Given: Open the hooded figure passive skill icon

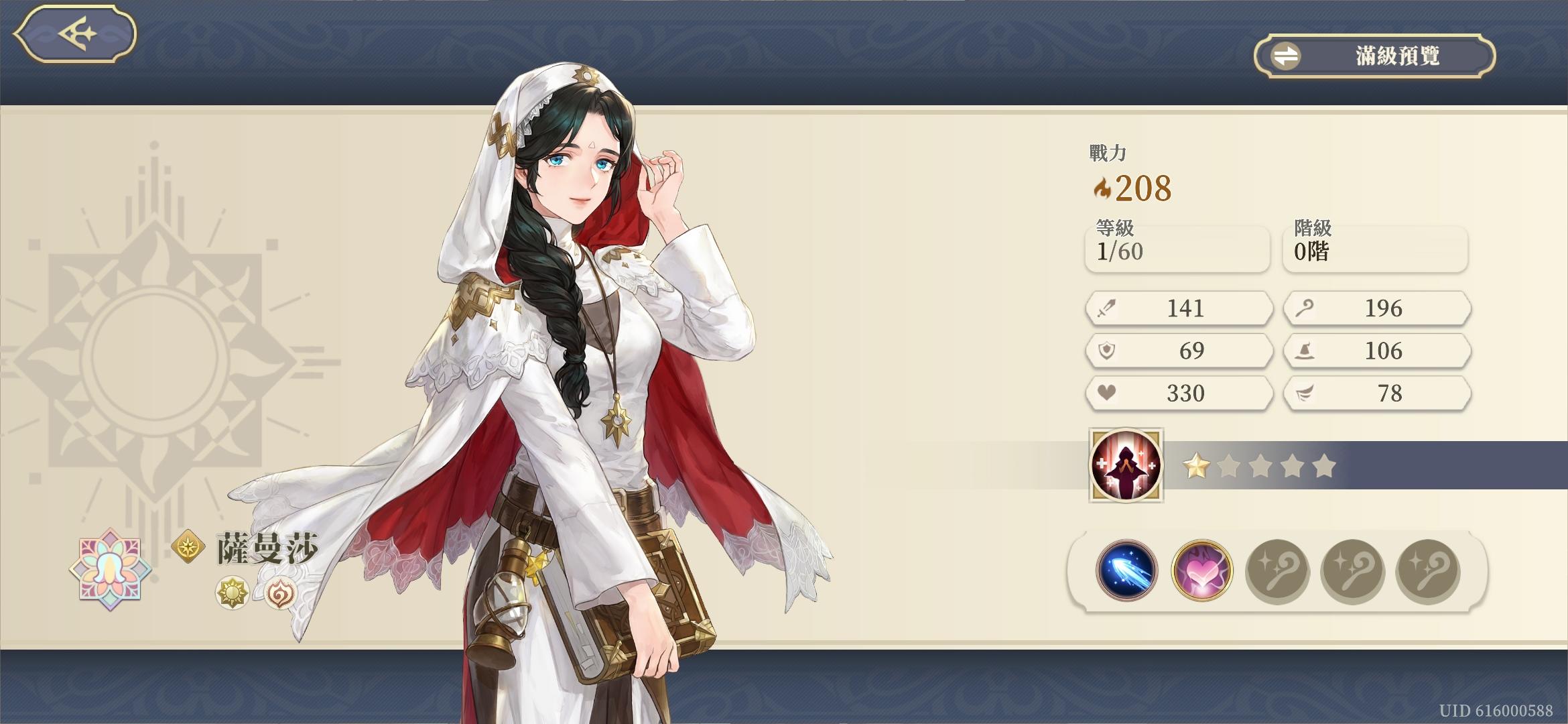Looking at the screenshot, I should pyautogui.click(x=1126, y=465).
